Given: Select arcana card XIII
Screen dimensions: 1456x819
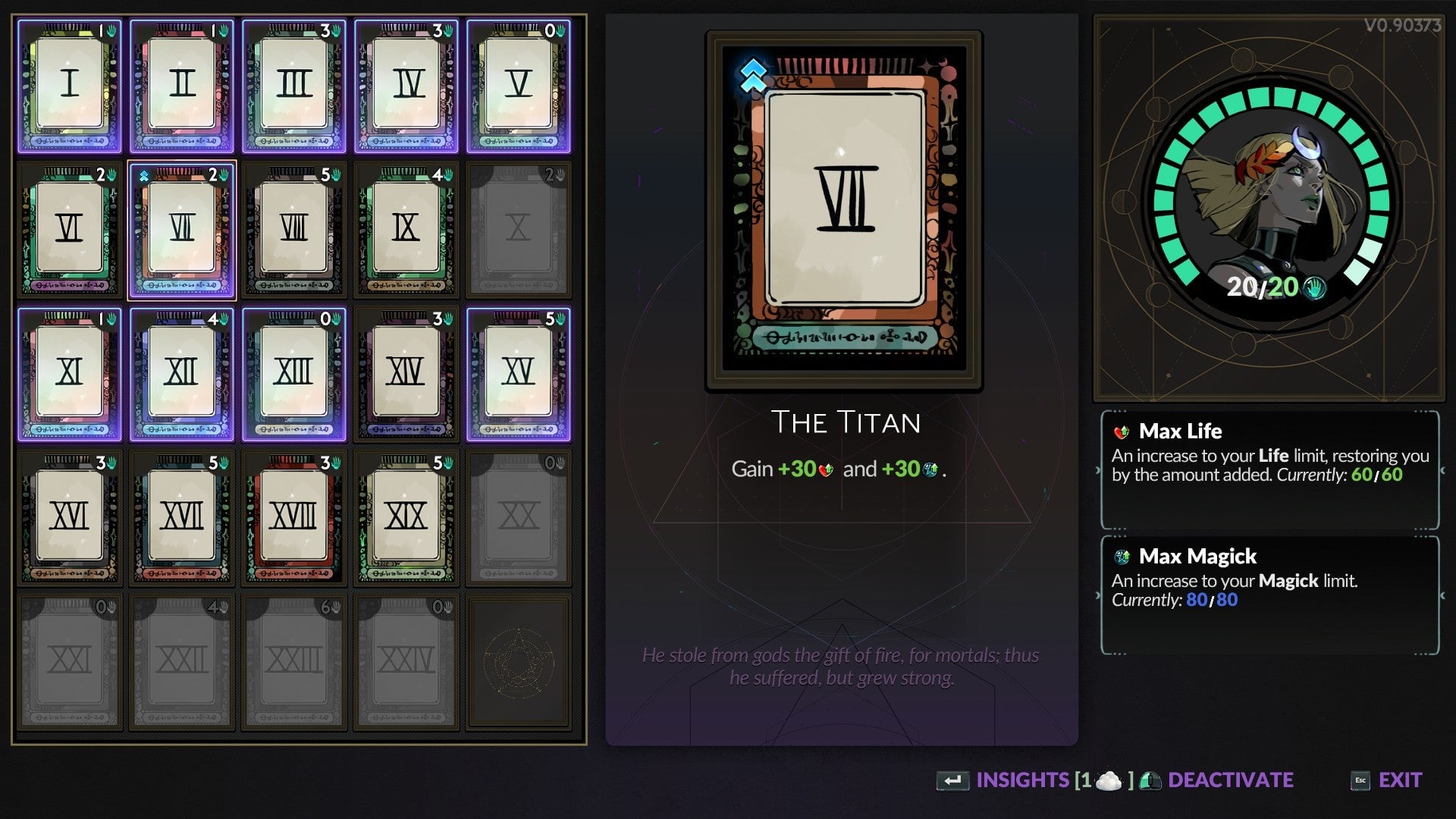Looking at the screenshot, I should 294,374.
